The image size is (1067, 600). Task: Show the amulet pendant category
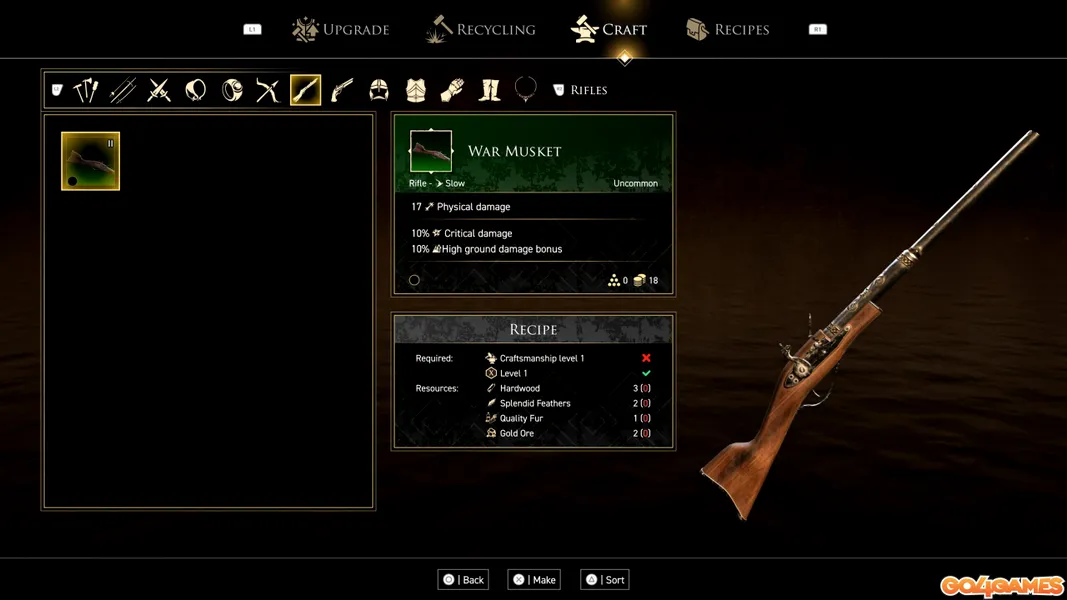(x=196, y=91)
